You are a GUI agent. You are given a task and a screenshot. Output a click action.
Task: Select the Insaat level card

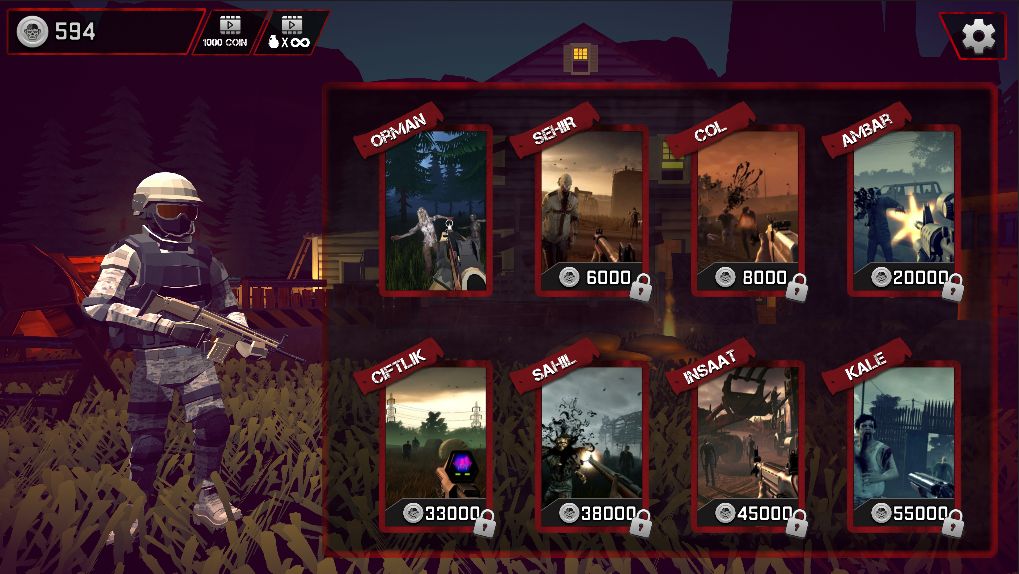point(748,447)
